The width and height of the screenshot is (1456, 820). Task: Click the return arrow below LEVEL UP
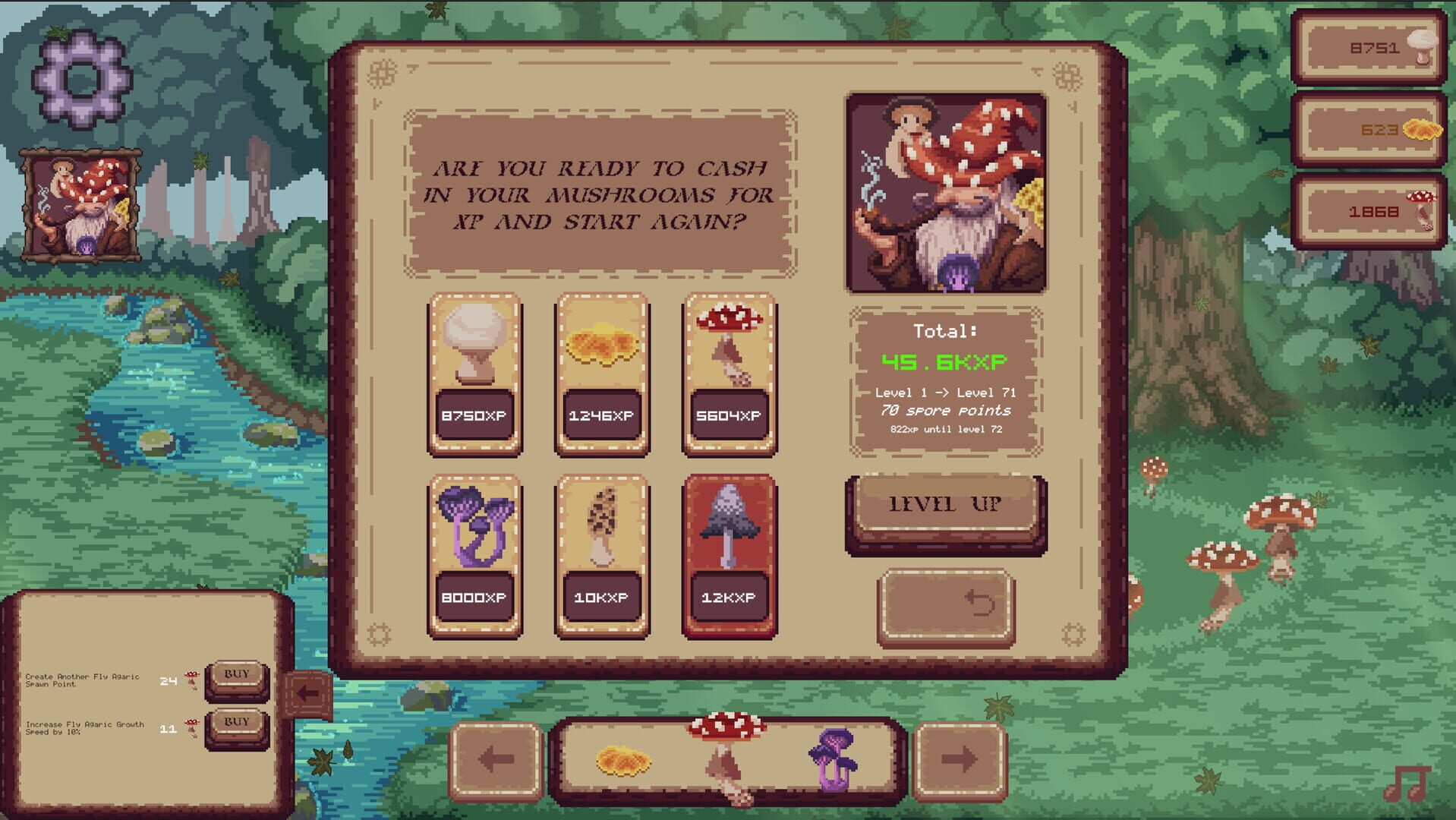click(946, 606)
